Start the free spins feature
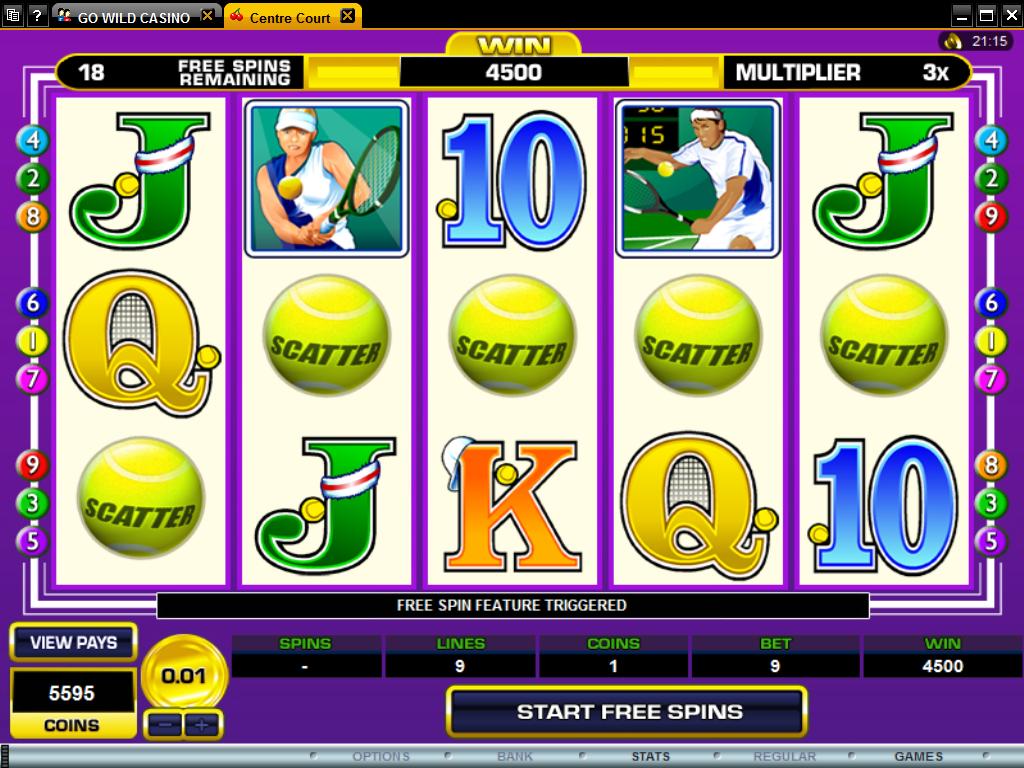This screenshot has width=1024, height=768. [628, 712]
